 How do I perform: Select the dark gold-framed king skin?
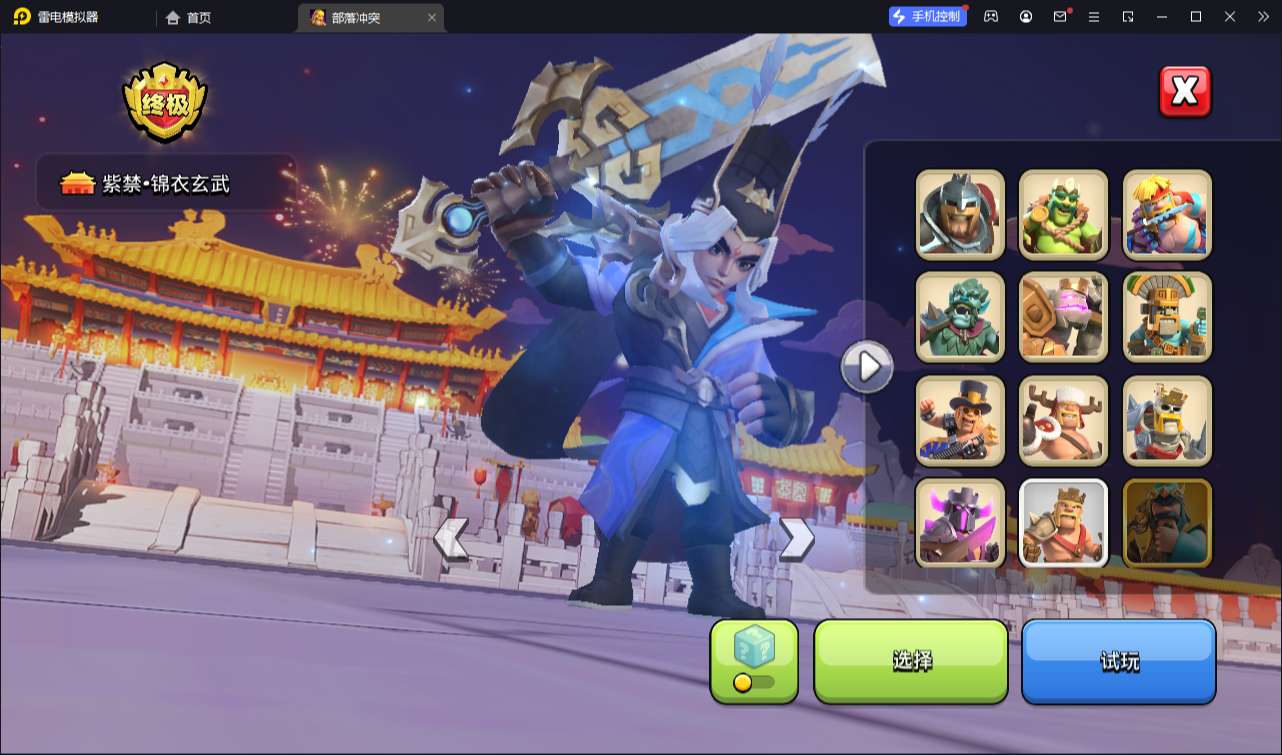1167,523
